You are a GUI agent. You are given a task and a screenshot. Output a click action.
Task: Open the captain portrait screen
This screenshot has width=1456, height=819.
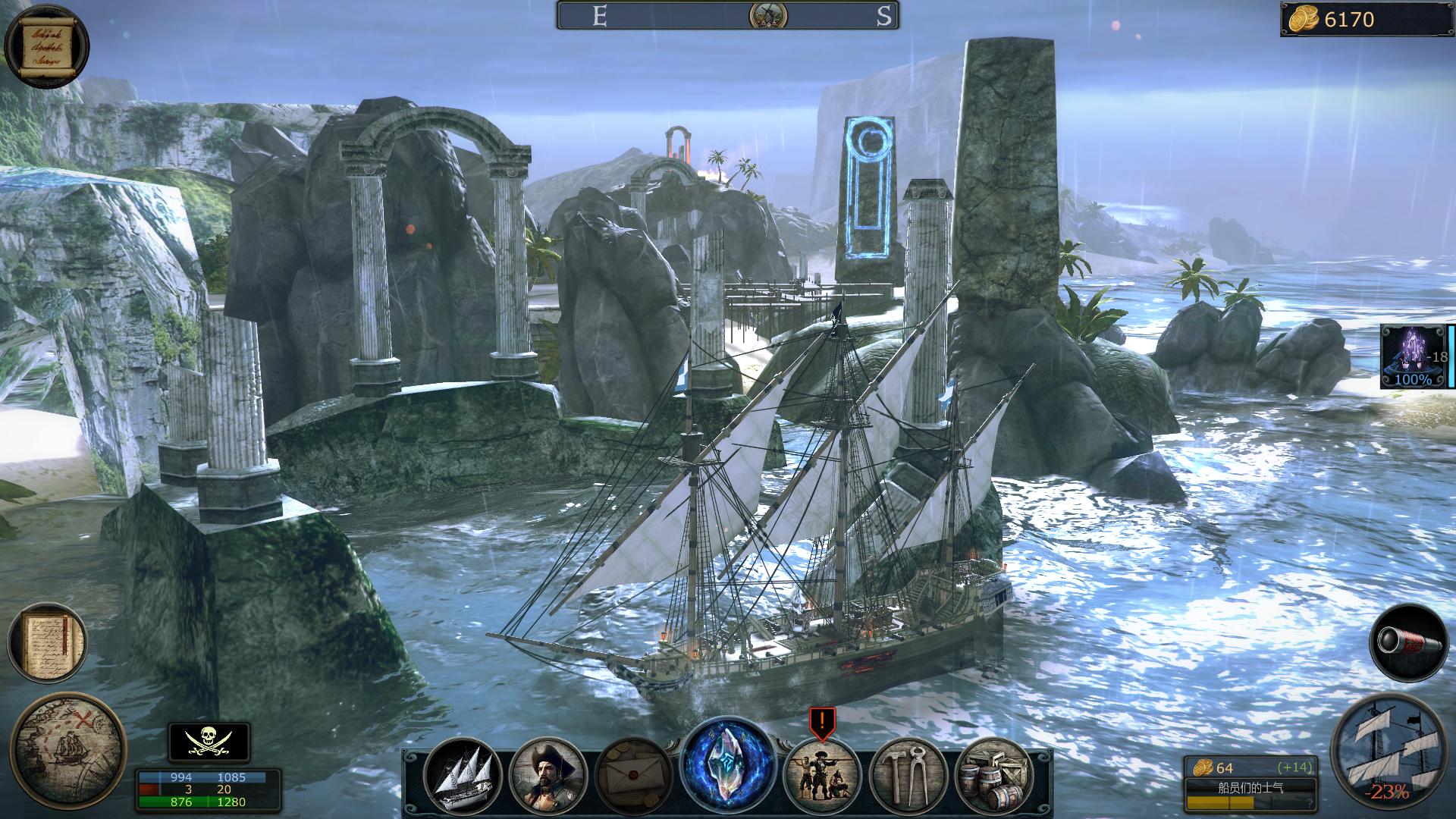pyautogui.click(x=548, y=775)
